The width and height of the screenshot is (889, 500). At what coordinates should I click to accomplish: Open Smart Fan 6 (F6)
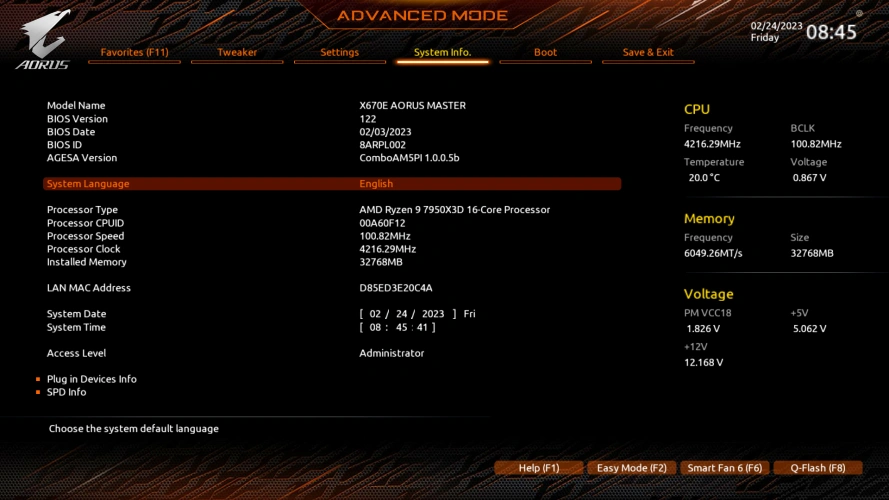click(x=724, y=468)
